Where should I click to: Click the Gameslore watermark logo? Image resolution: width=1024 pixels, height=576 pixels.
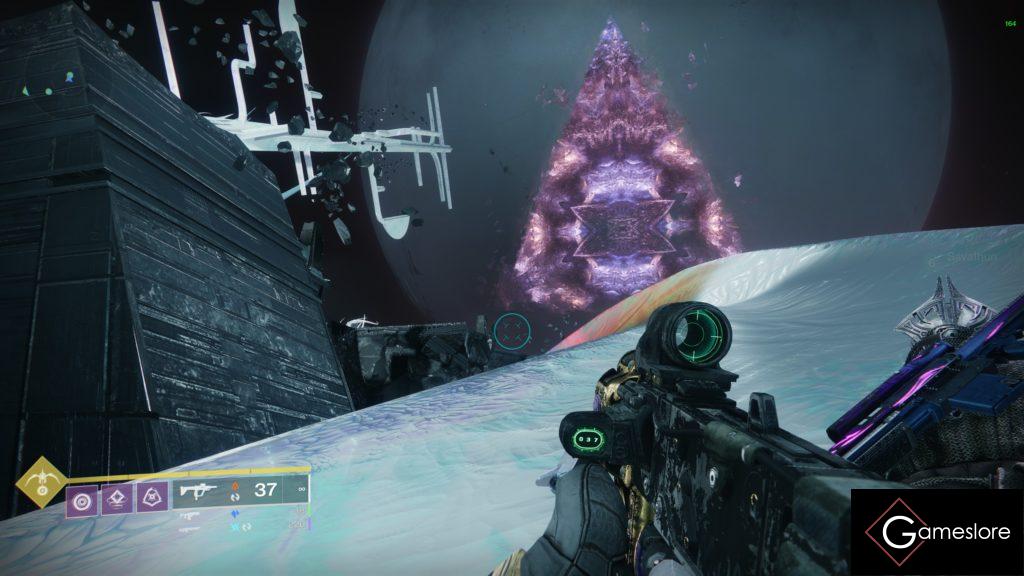pos(936,532)
